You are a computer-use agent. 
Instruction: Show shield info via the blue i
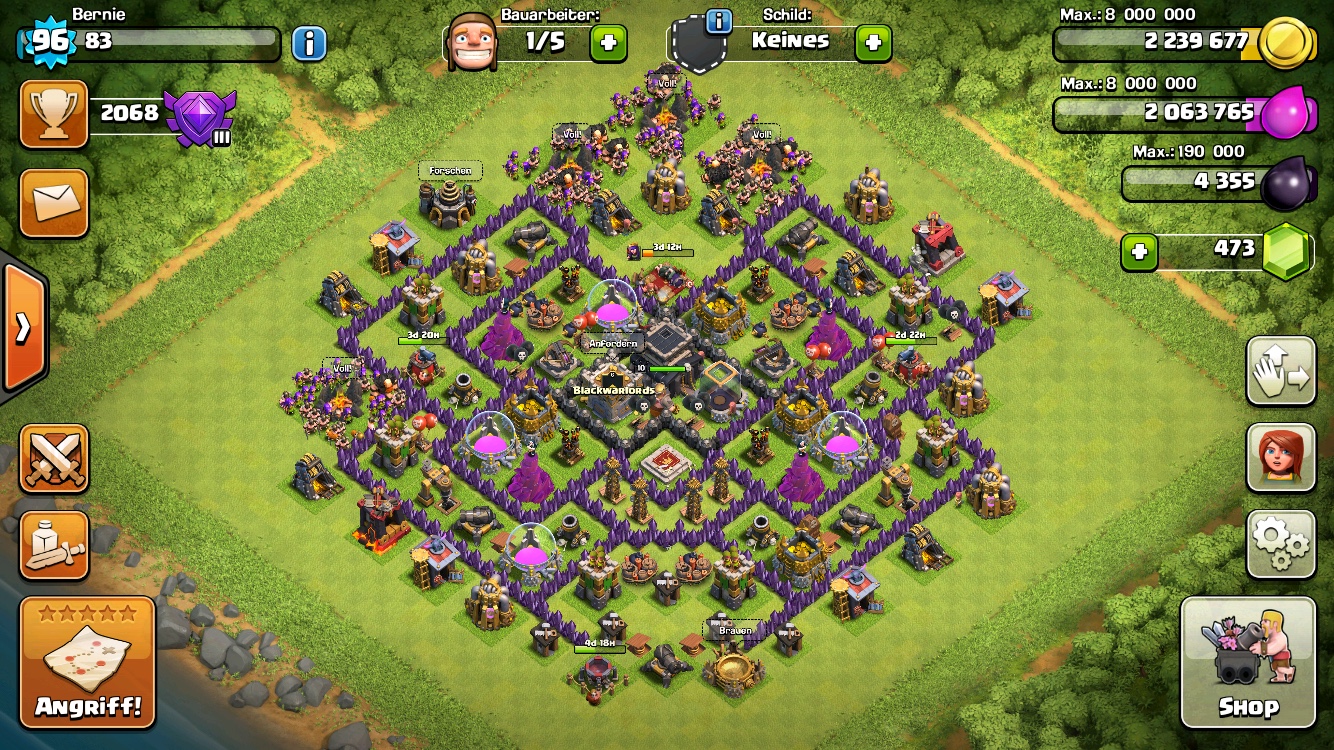[x=719, y=21]
